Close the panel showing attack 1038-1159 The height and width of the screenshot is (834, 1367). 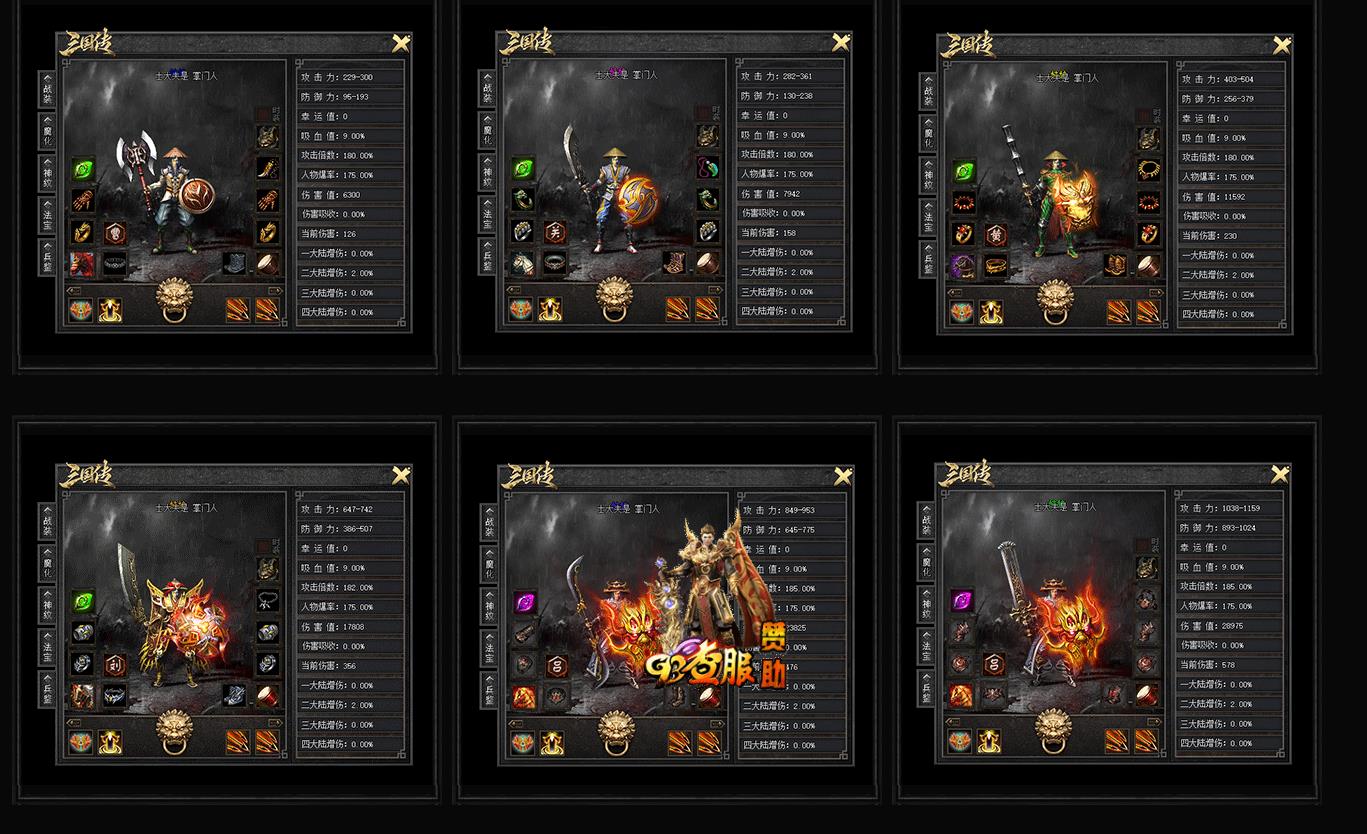coord(1281,475)
